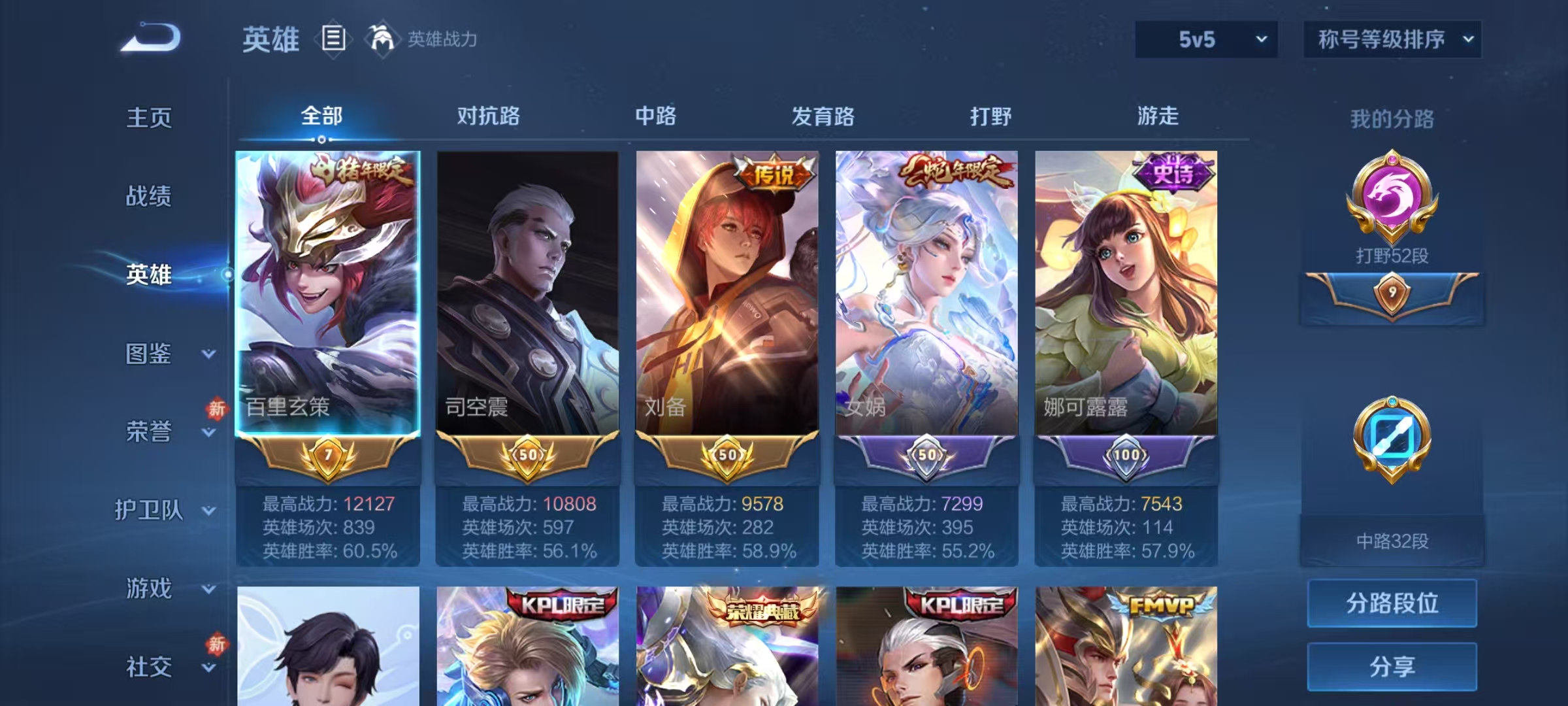Open the hero notes icon beside 英雄 title

click(x=333, y=39)
